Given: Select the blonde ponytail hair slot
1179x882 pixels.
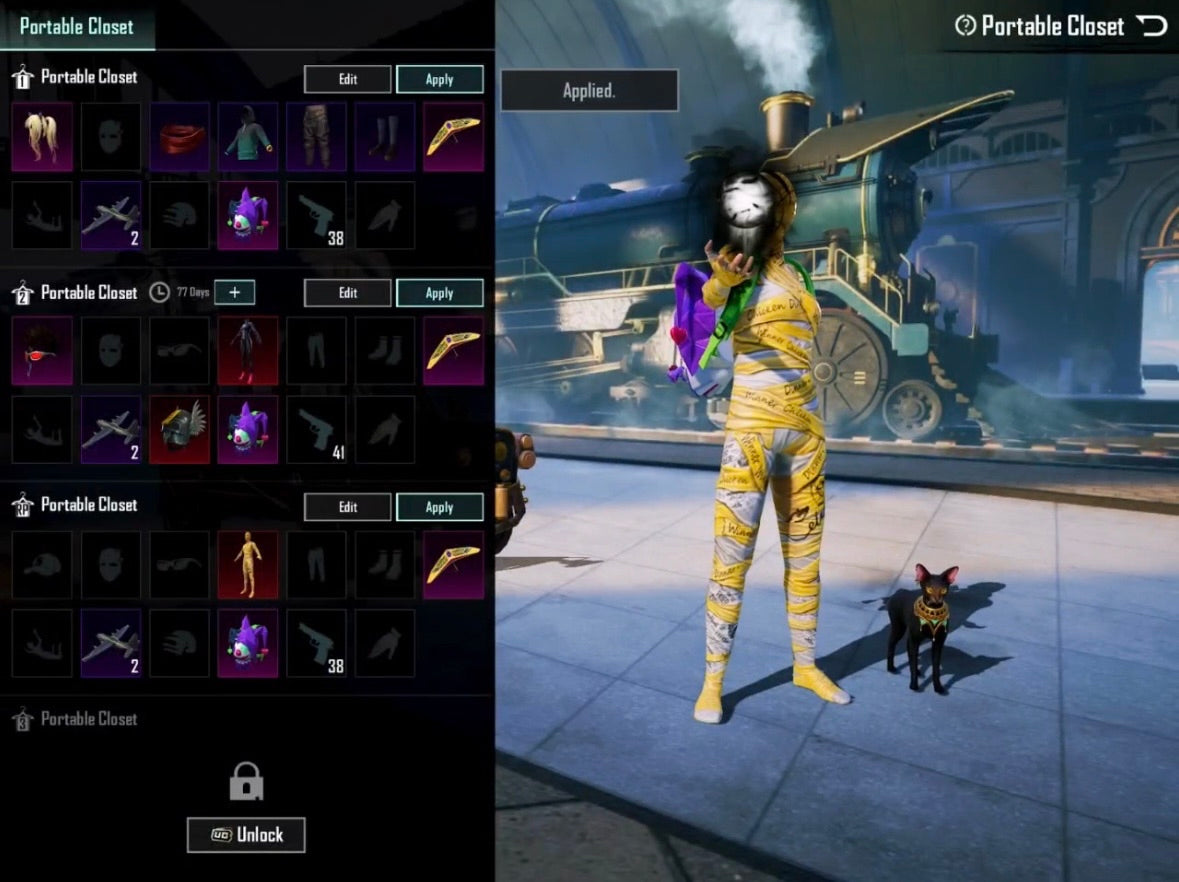Looking at the screenshot, I should coord(42,136).
